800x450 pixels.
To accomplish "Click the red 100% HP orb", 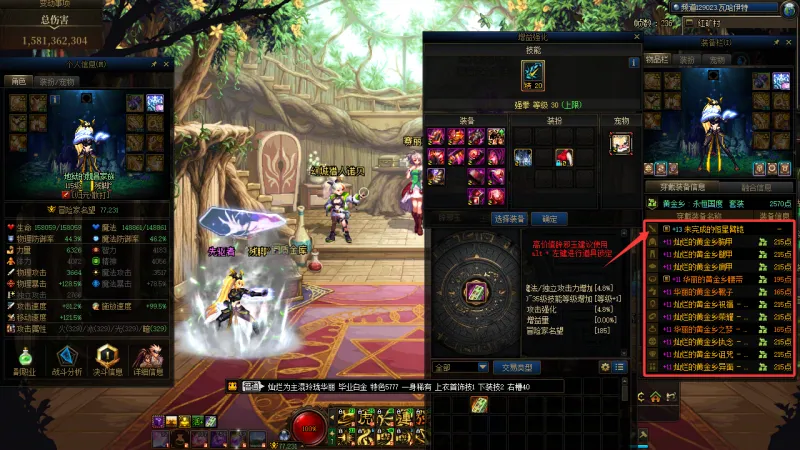I will pyautogui.click(x=309, y=427).
